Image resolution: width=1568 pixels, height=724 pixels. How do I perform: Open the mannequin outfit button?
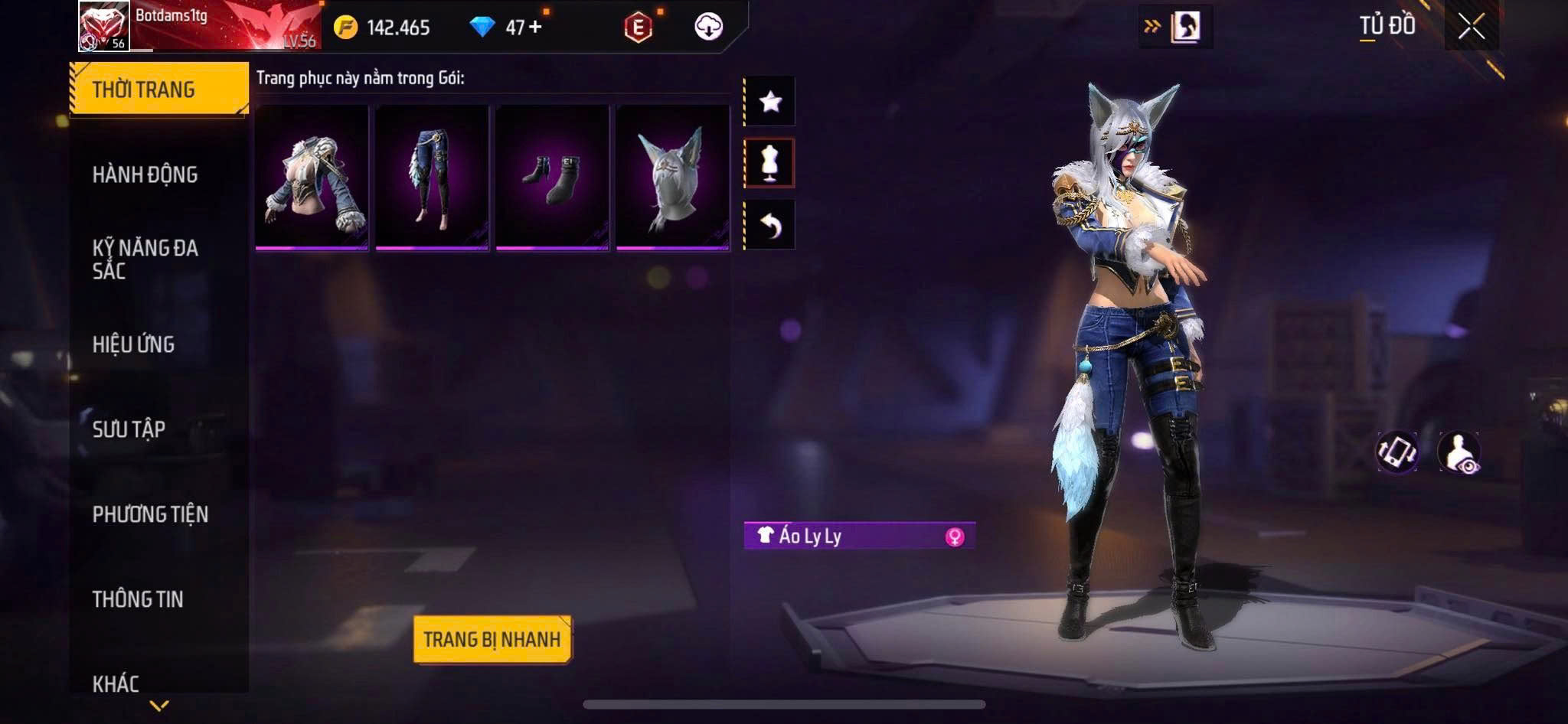click(x=770, y=162)
